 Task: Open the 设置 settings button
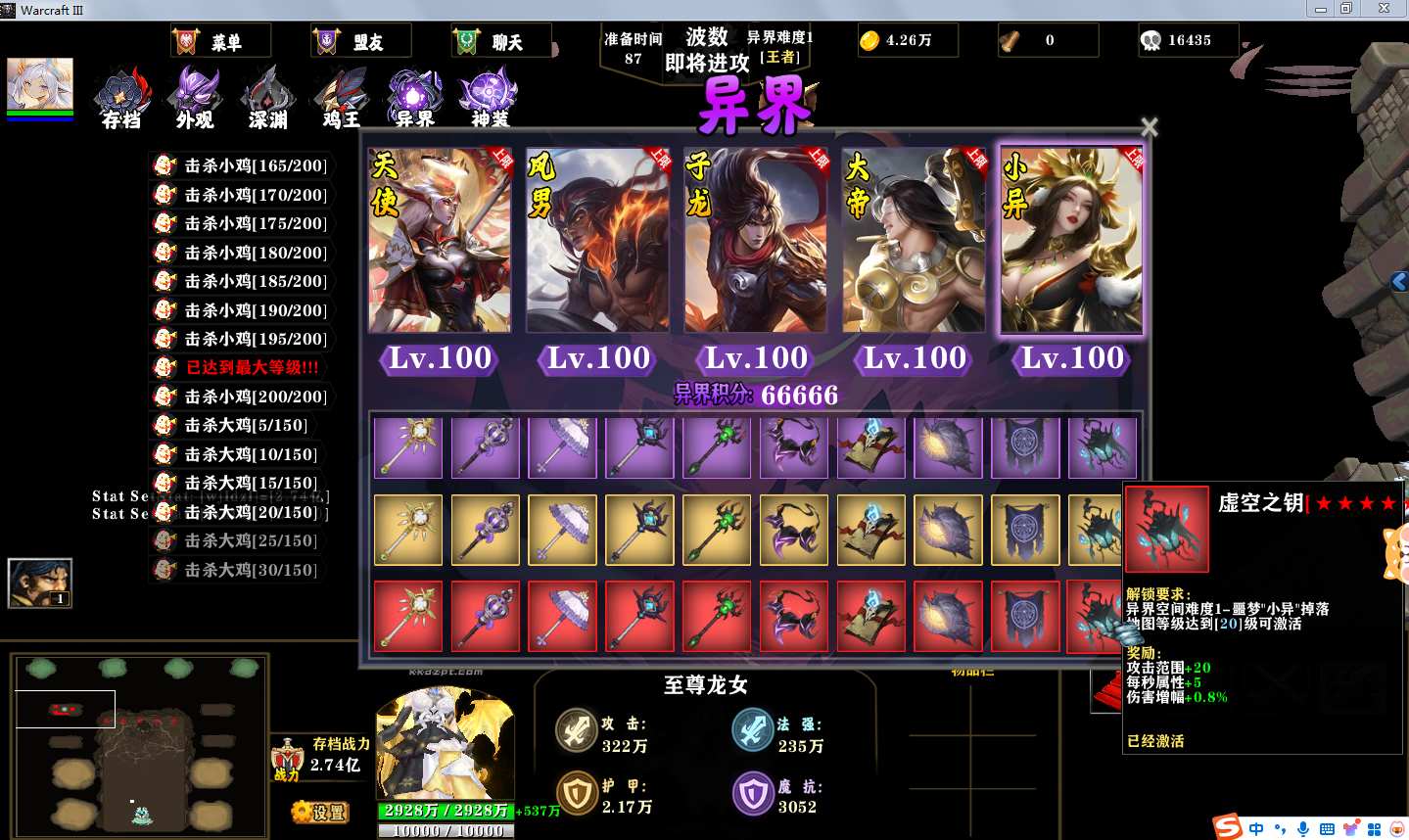[x=321, y=812]
